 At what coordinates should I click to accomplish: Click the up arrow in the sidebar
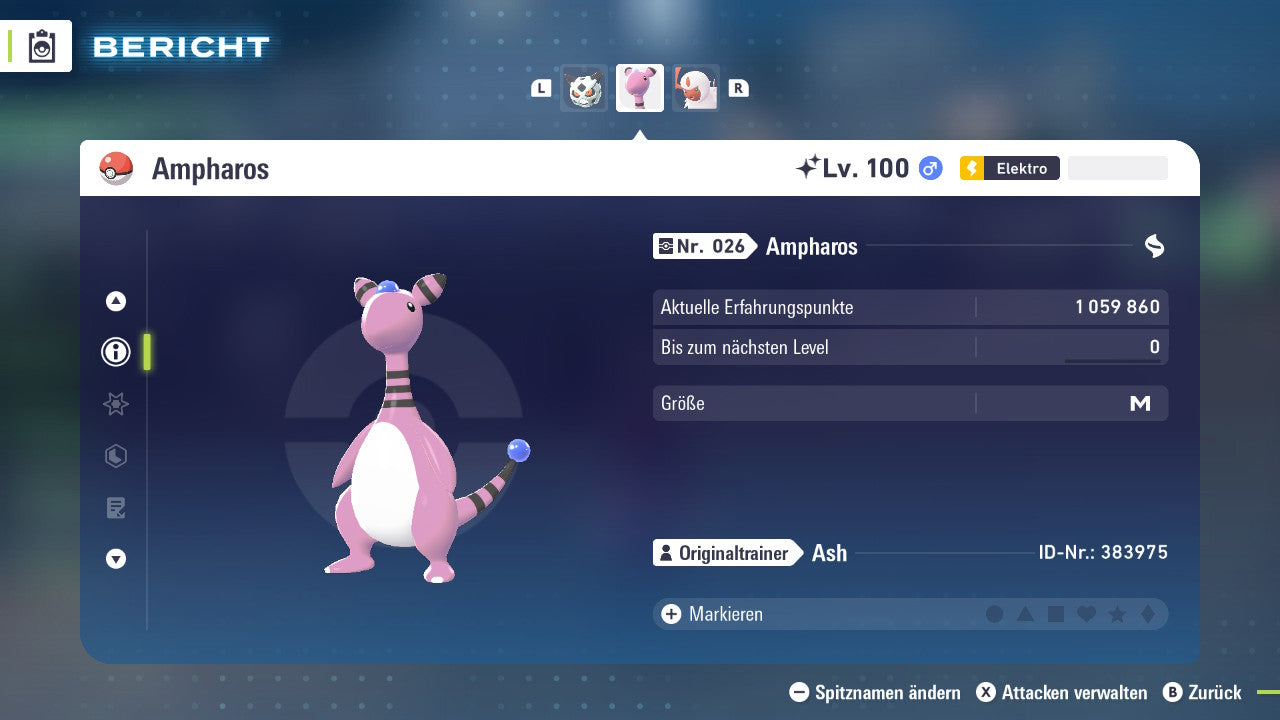pos(116,301)
